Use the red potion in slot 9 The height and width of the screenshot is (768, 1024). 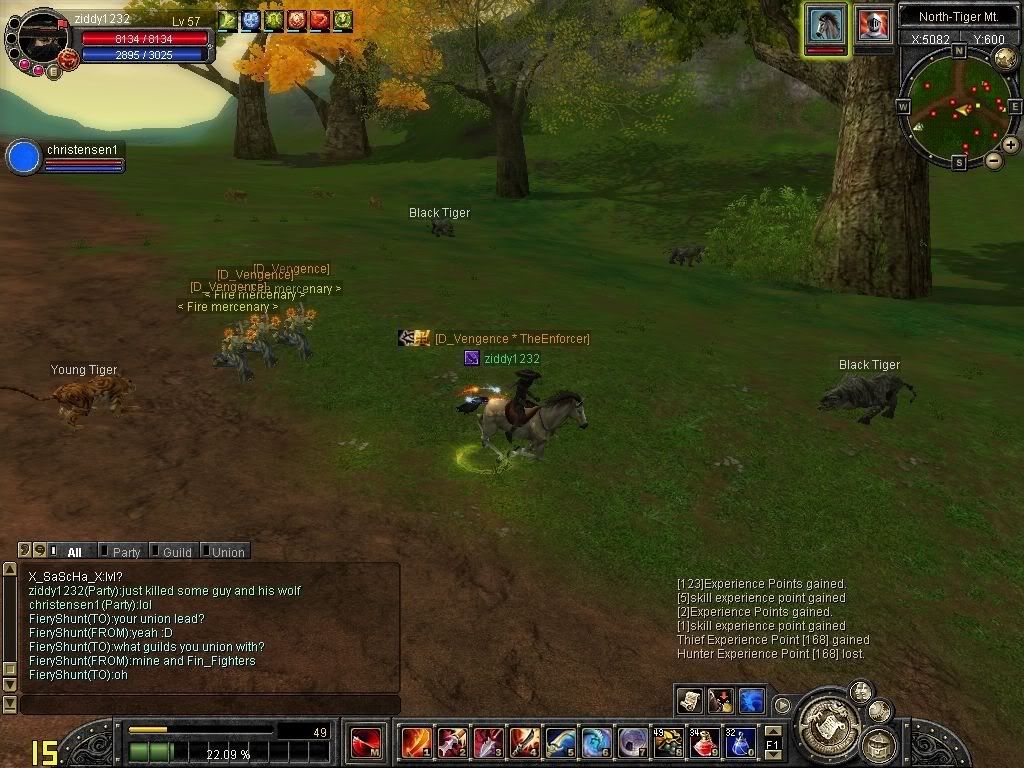point(704,742)
